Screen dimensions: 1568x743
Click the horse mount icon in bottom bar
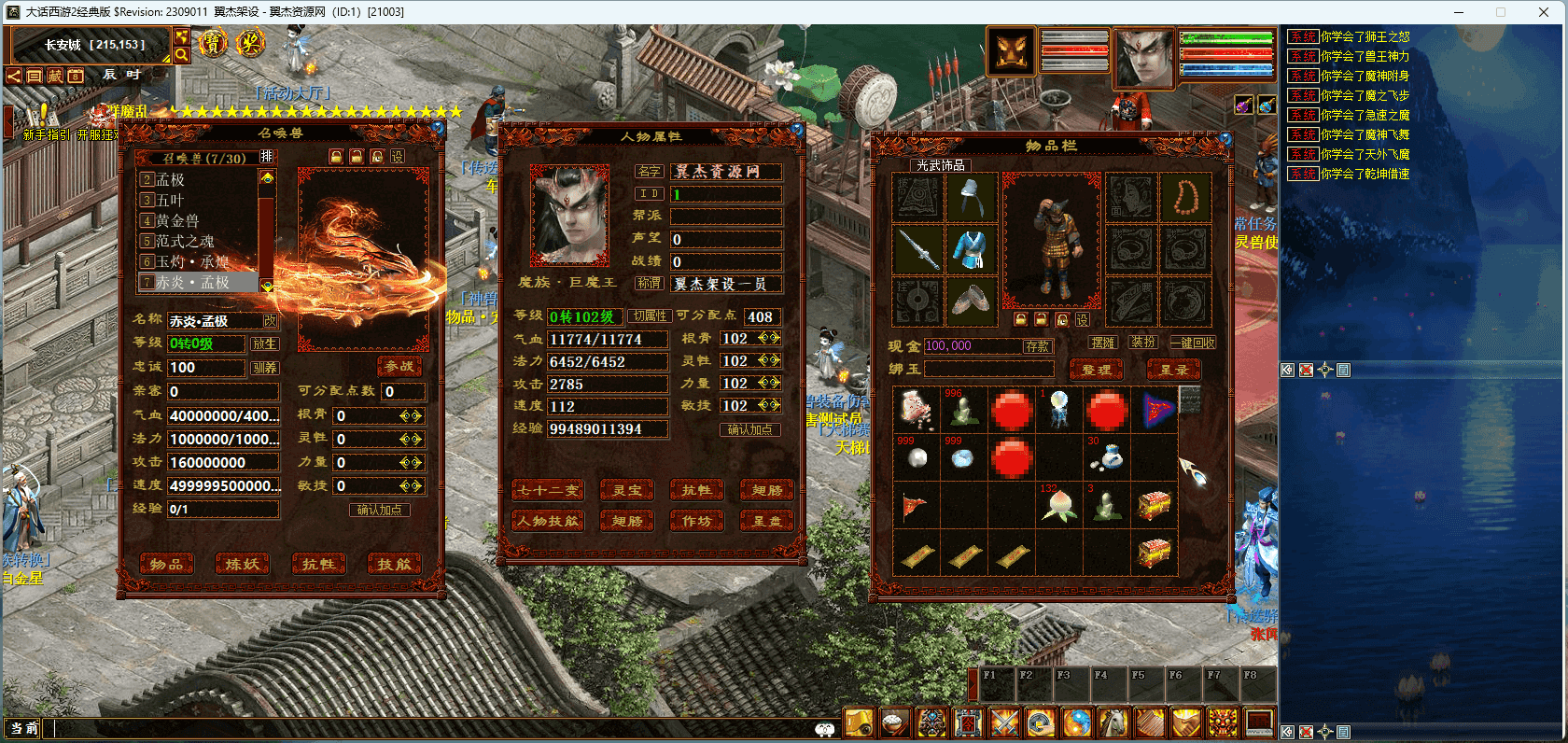tap(1113, 722)
